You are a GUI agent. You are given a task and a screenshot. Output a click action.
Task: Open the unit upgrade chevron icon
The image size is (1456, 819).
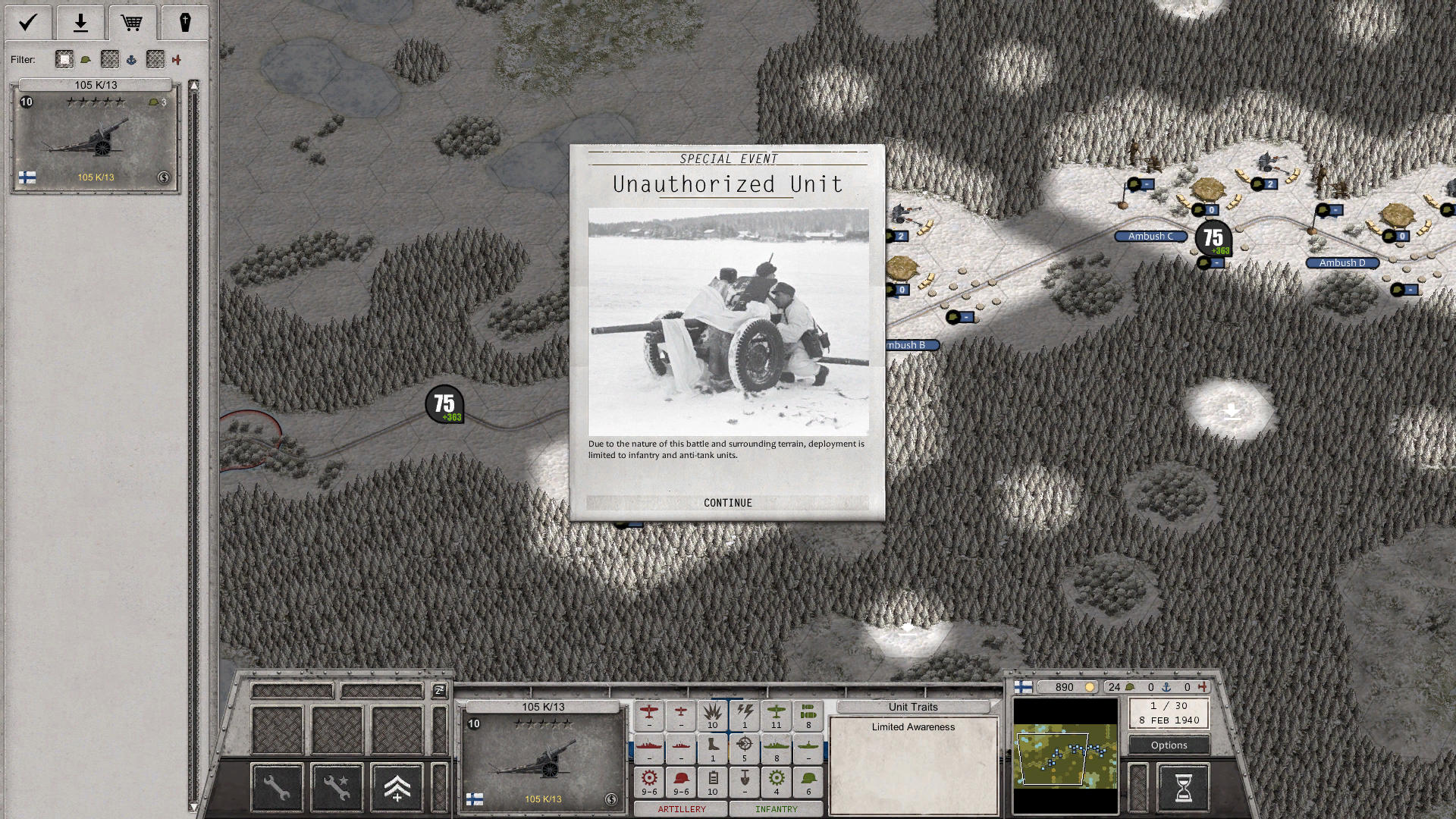tap(397, 787)
